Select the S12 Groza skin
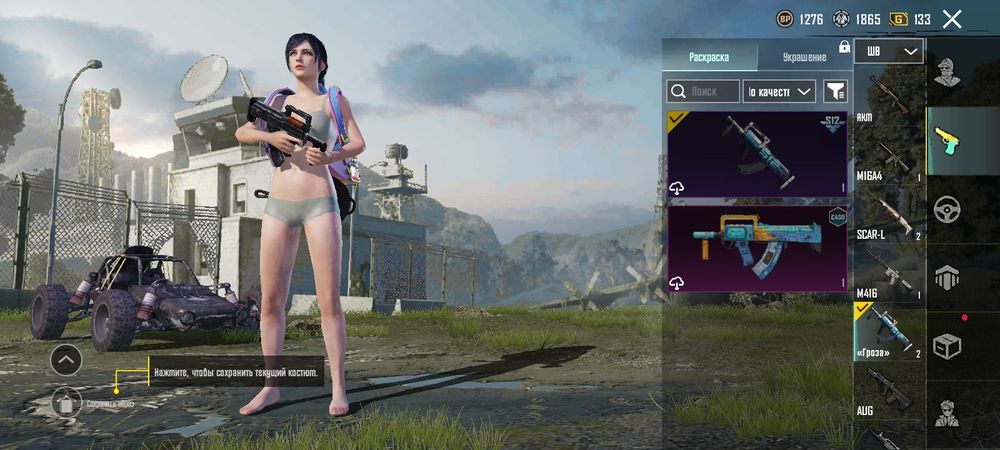Screen dimensions: 1000x450 pos(757,153)
